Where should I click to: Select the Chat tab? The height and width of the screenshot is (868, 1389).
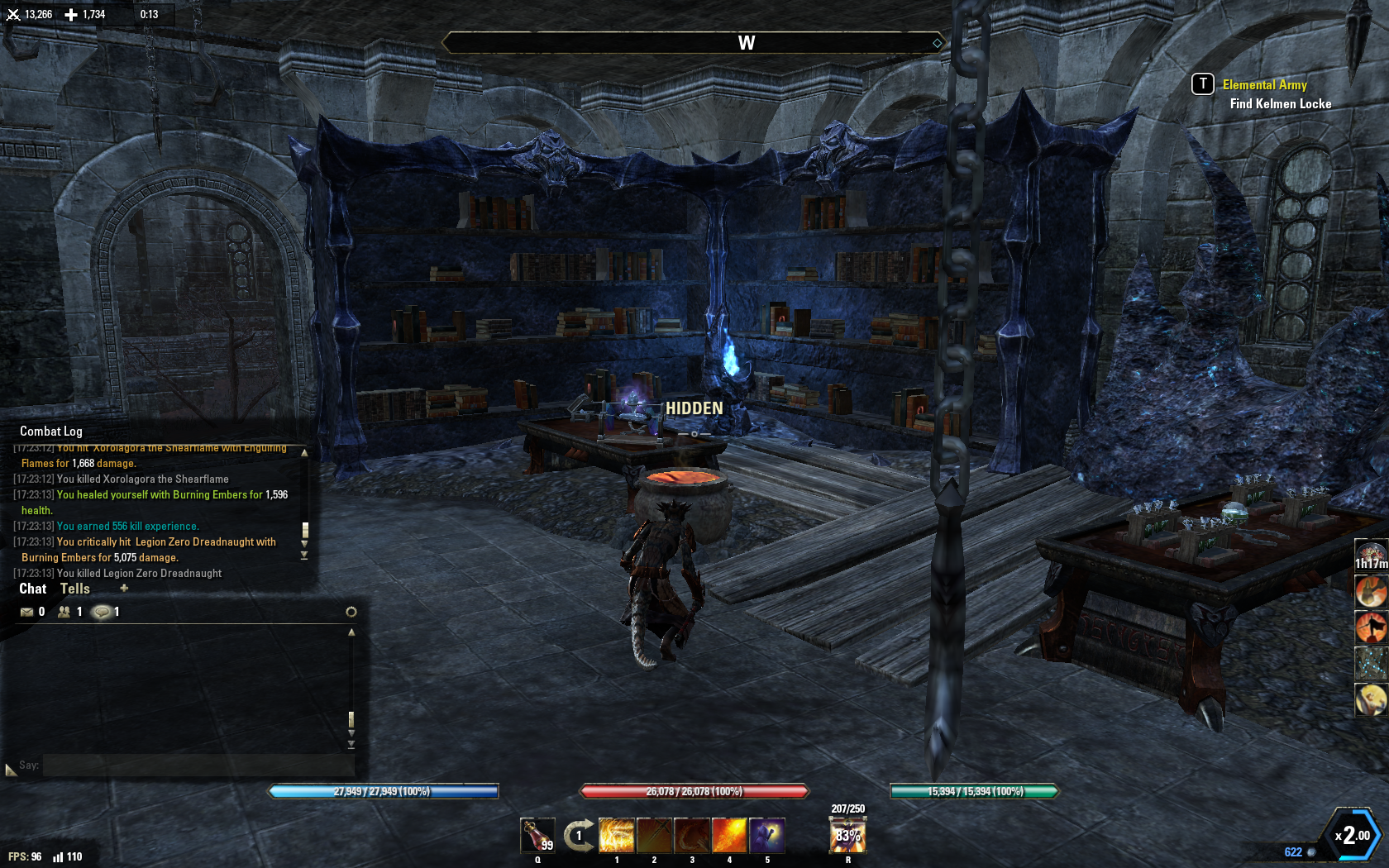pos(33,589)
